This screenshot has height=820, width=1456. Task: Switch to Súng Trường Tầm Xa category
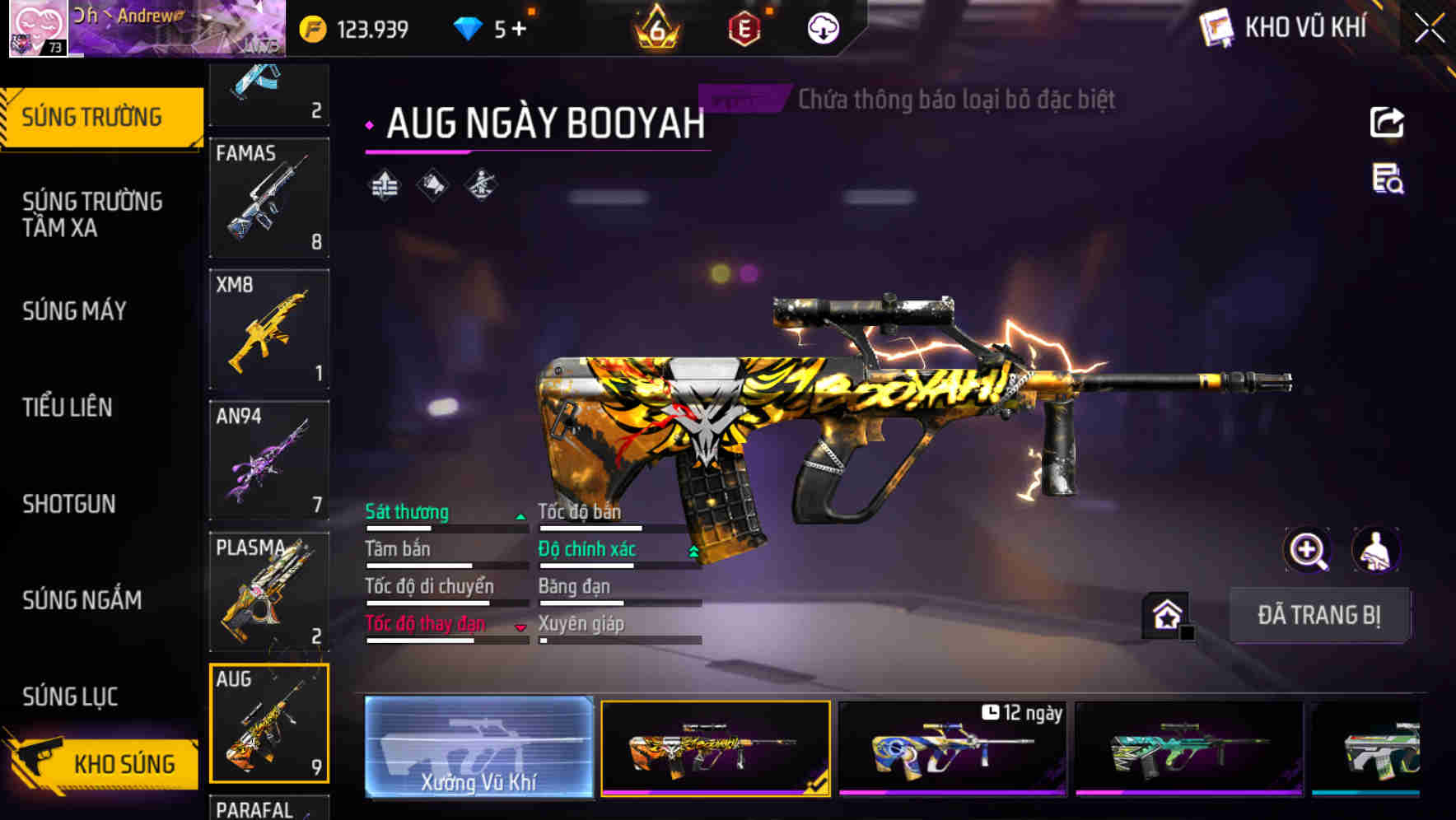tap(92, 214)
